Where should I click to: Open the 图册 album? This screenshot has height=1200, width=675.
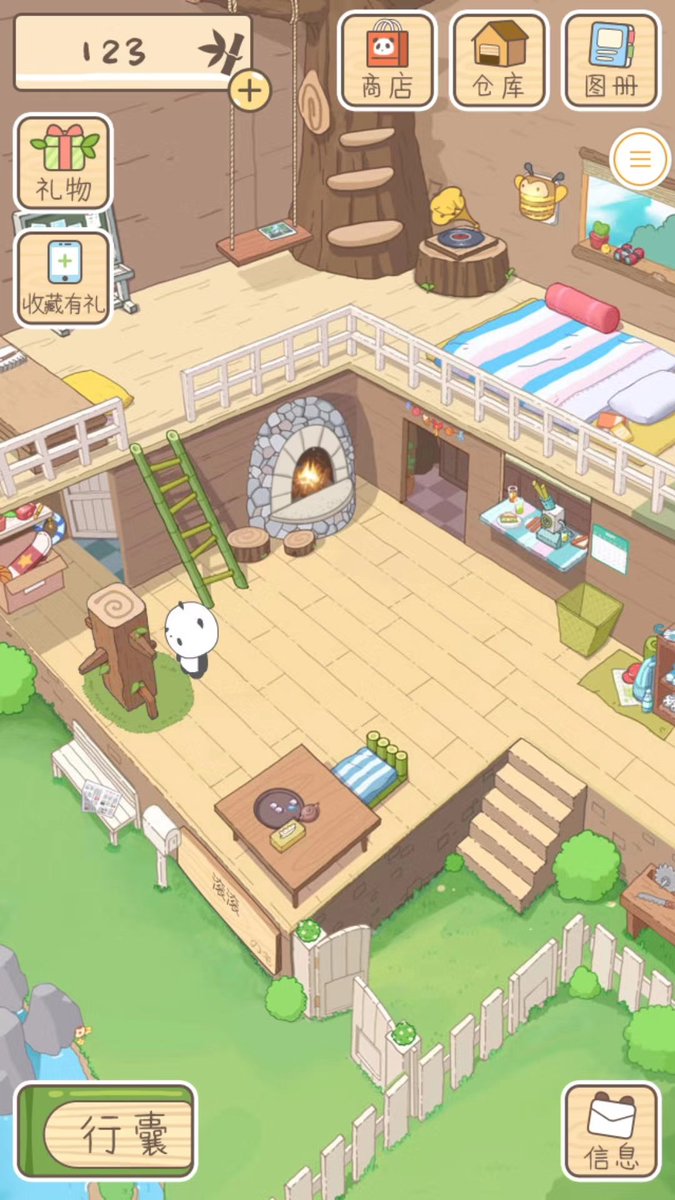click(611, 60)
